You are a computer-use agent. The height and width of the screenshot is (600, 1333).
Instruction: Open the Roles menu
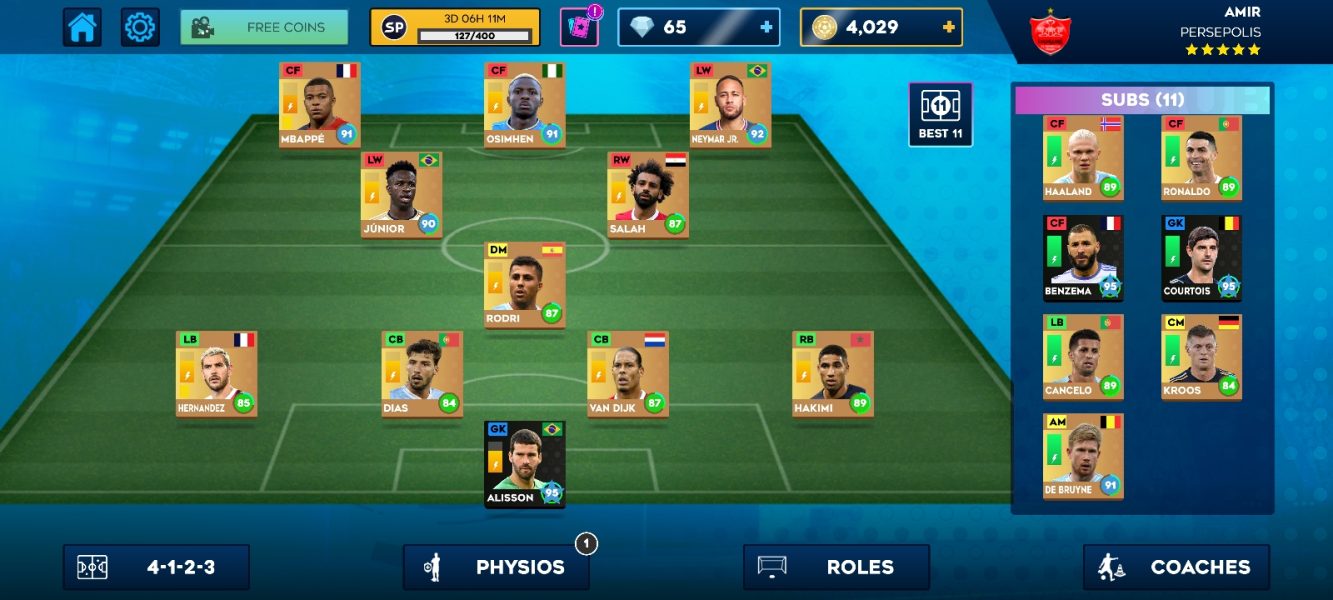click(836, 567)
